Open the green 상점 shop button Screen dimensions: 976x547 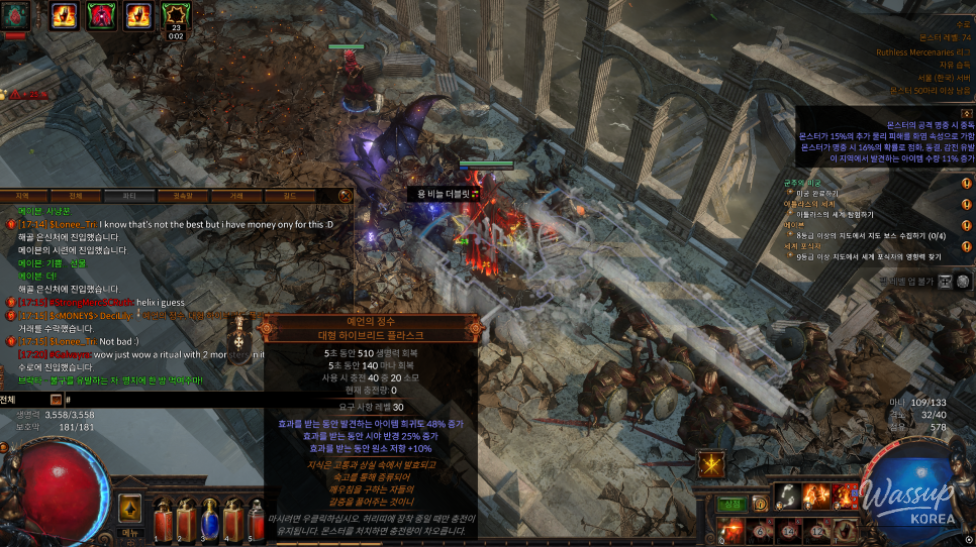731,503
